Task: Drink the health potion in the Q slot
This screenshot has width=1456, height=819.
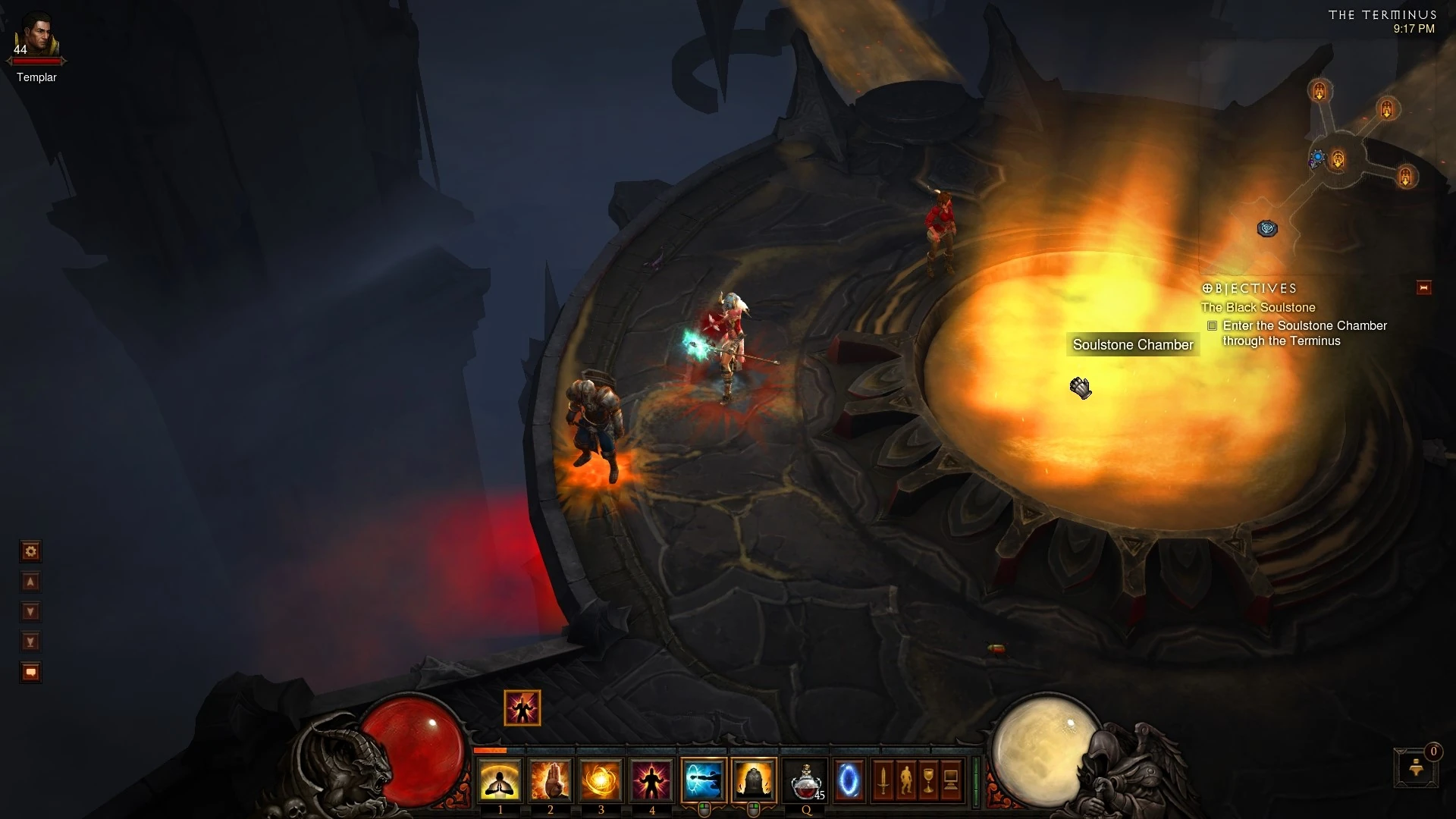Action: tap(804, 780)
